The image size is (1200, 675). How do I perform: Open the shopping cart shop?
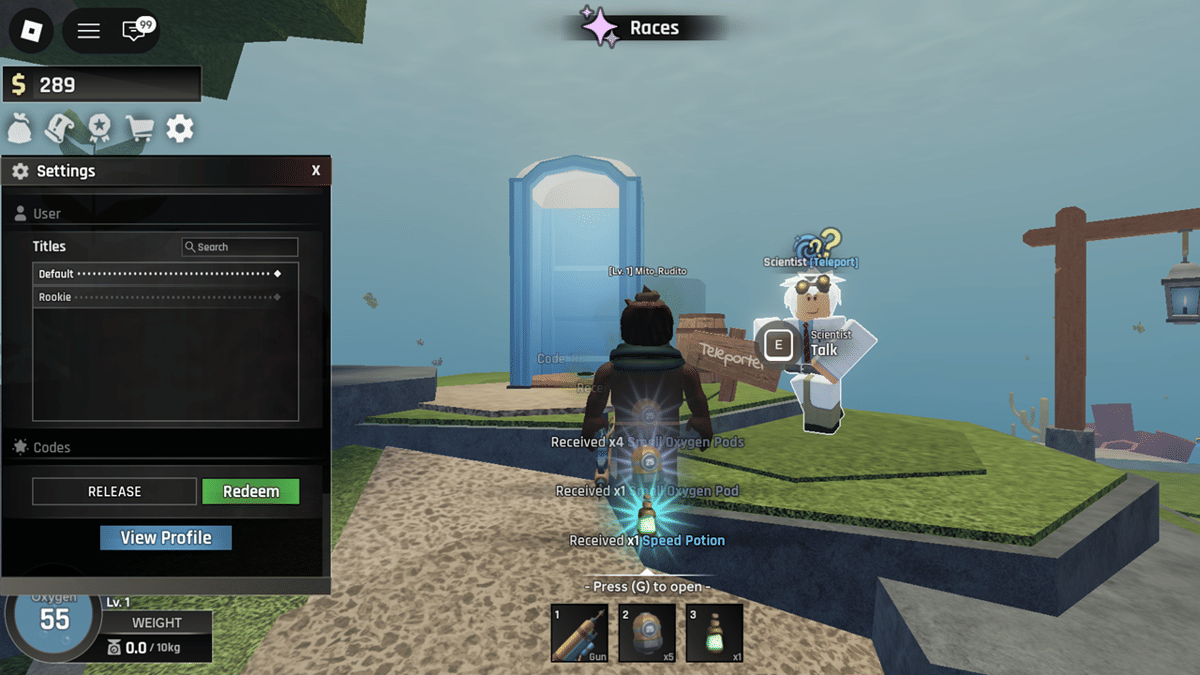tap(139, 128)
